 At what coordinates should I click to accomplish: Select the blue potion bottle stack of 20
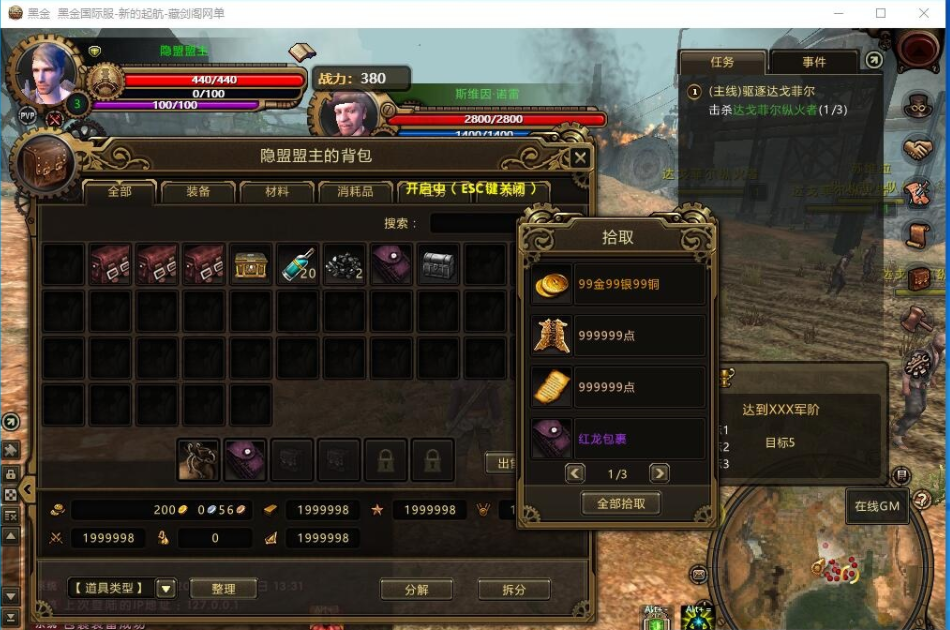(297, 265)
